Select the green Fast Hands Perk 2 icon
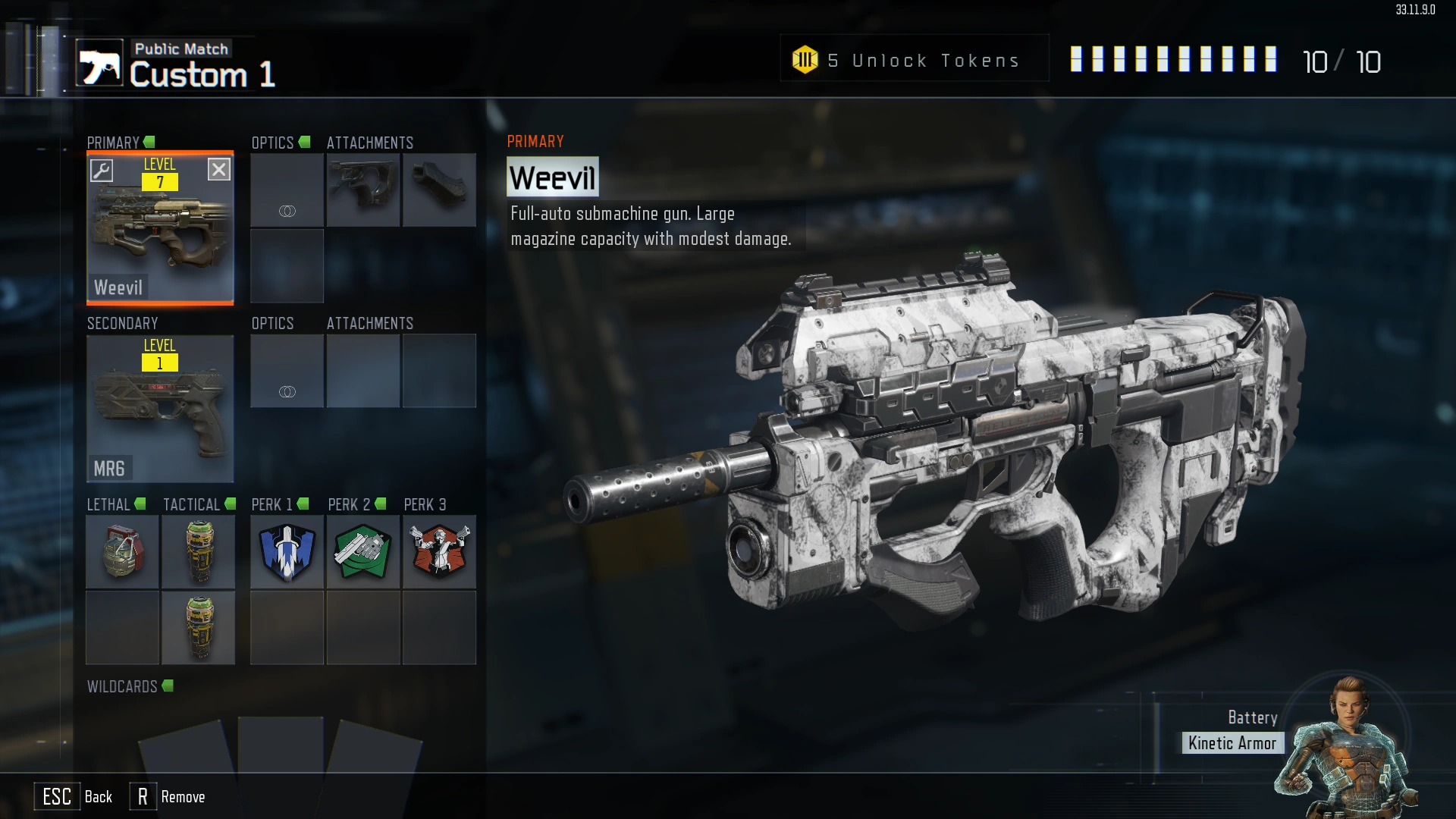 (362, 551)
